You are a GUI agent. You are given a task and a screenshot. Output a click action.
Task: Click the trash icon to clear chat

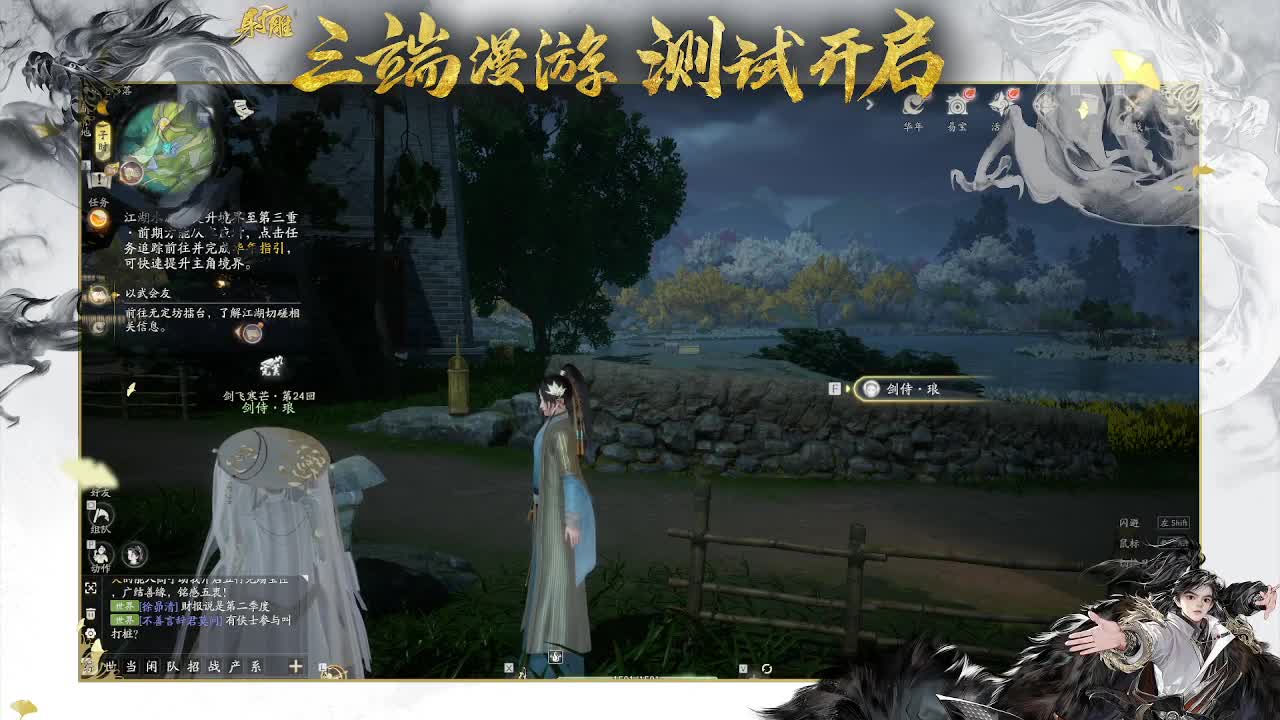pyautogui.click(x=90, y=613)
